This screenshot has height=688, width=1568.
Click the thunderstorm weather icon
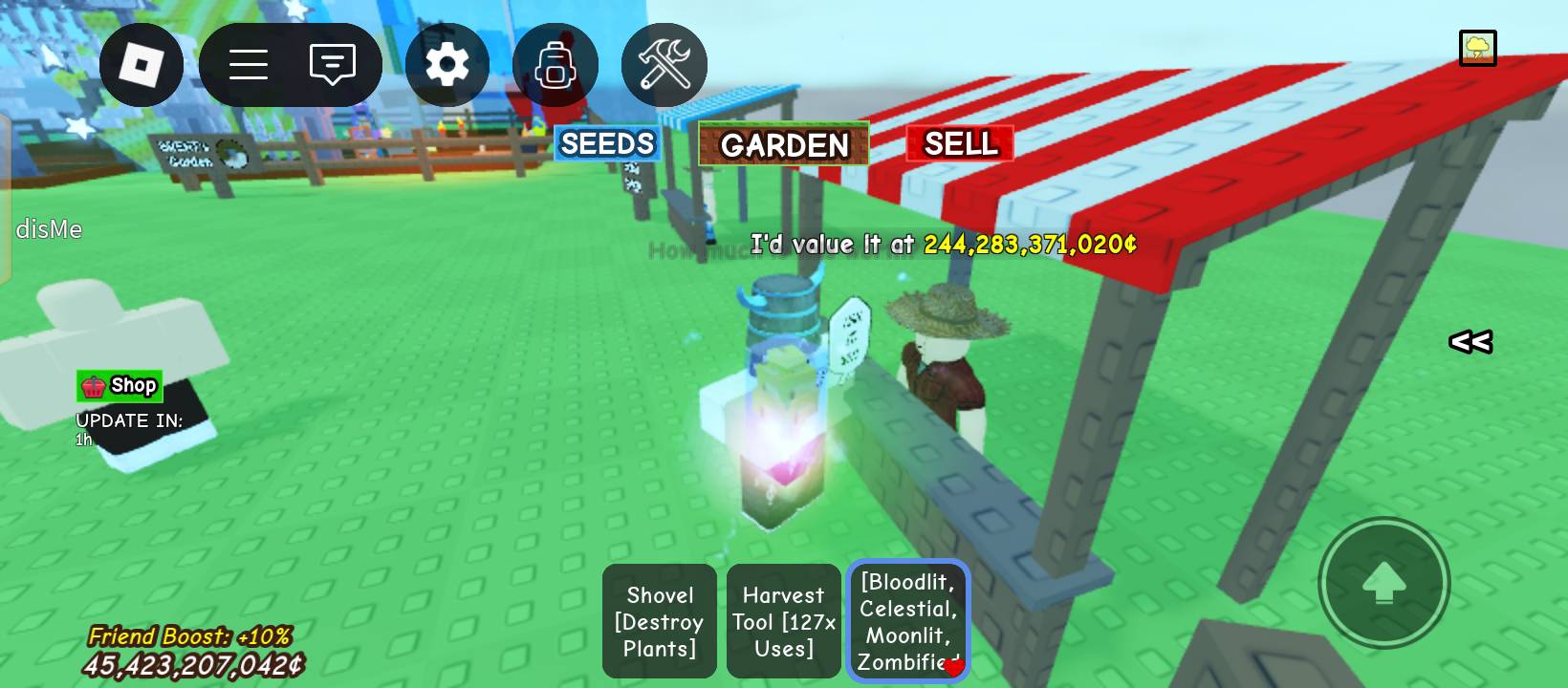pos(1478,49)
